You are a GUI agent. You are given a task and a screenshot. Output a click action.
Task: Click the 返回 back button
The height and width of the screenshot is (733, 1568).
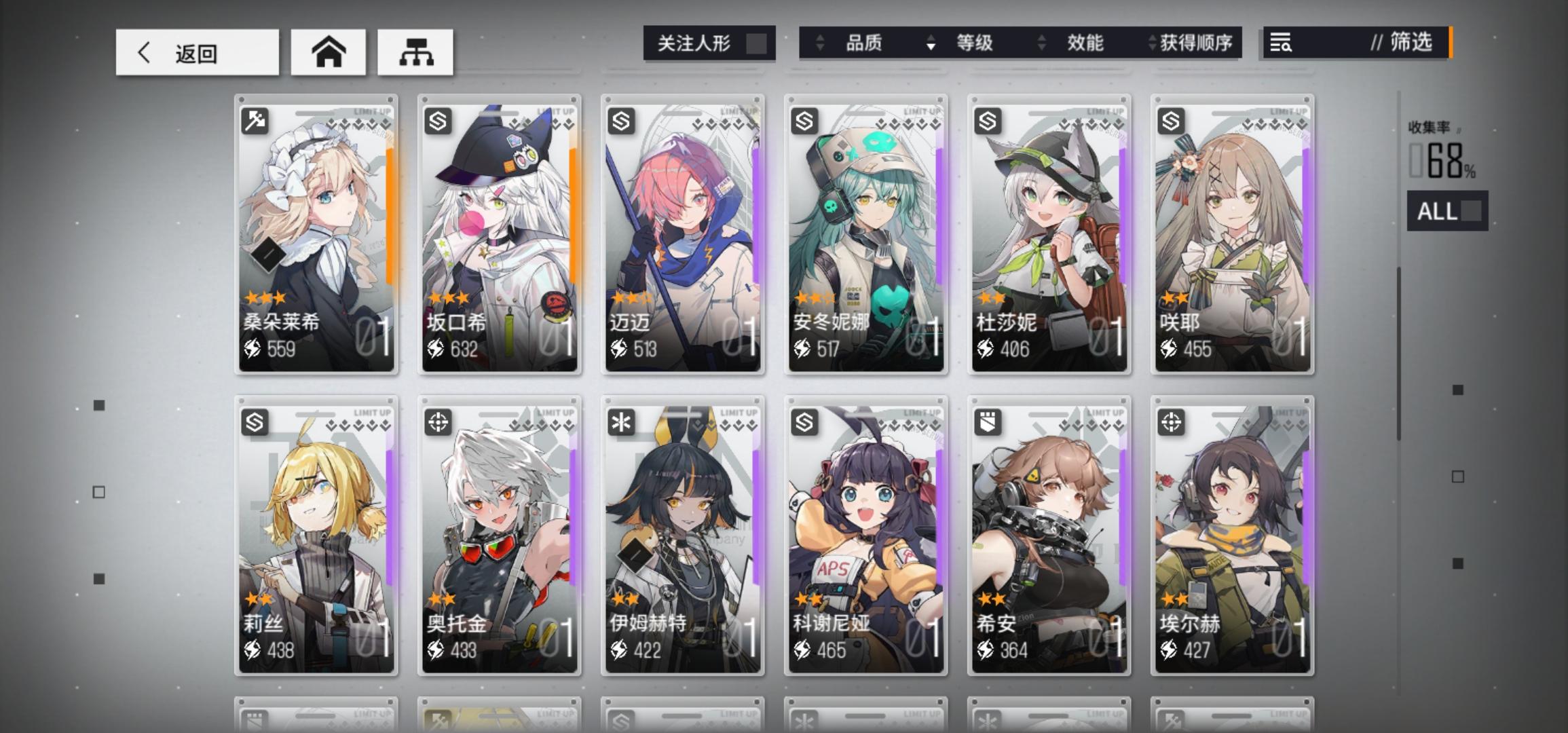196,52
